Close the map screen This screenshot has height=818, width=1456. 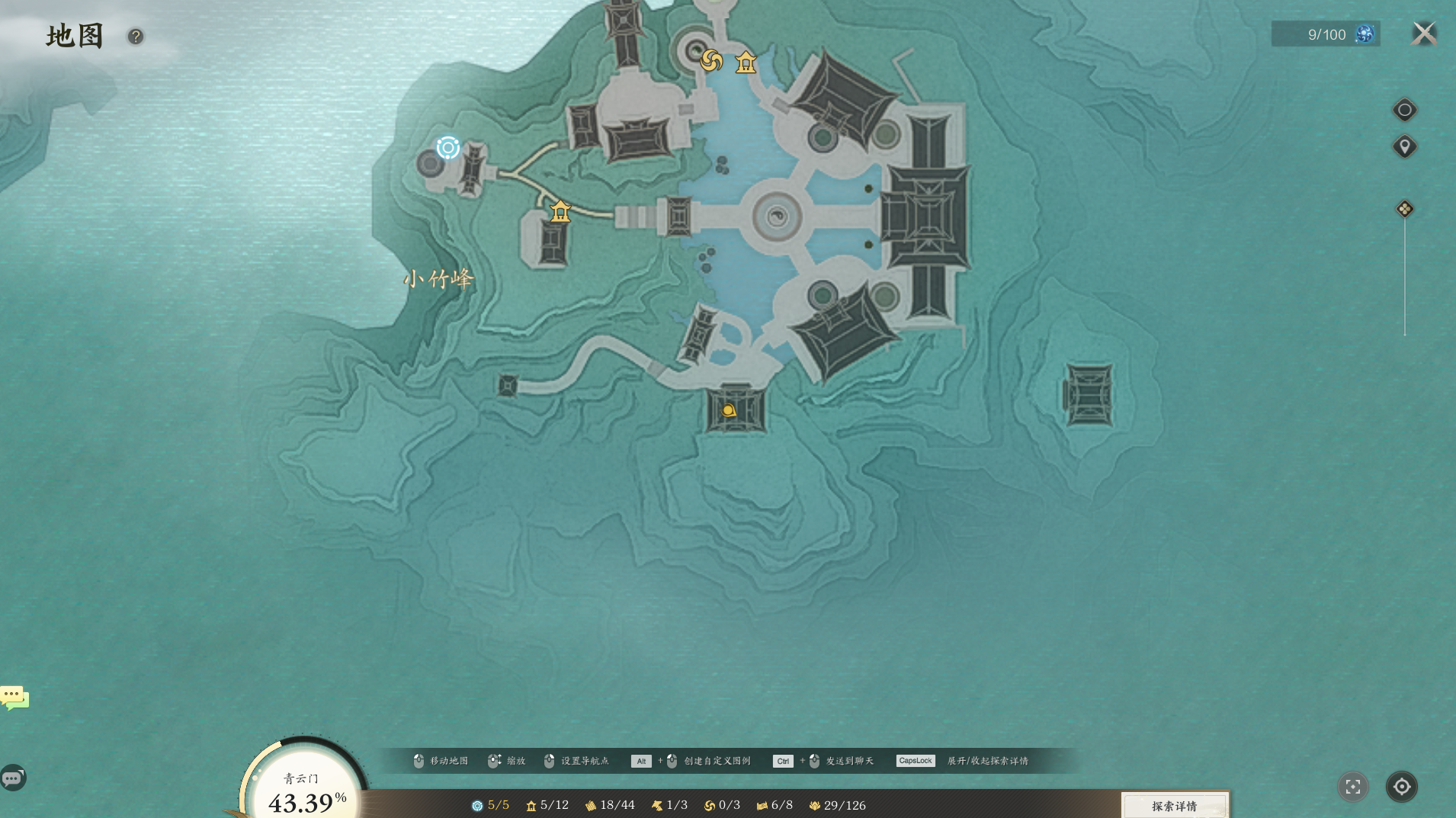click(x=1423, y=34)
